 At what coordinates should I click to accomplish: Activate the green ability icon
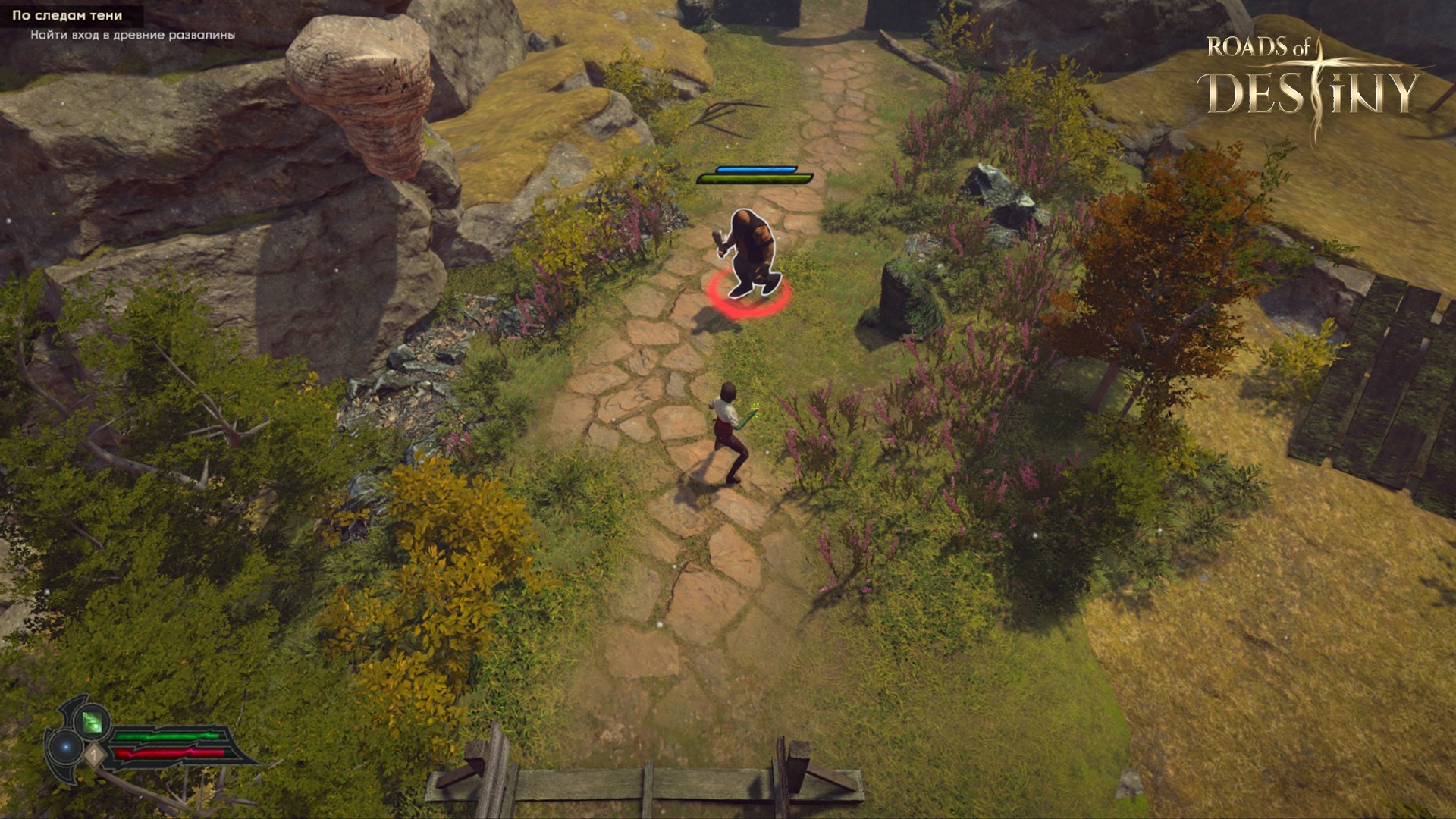coord(92,720)
